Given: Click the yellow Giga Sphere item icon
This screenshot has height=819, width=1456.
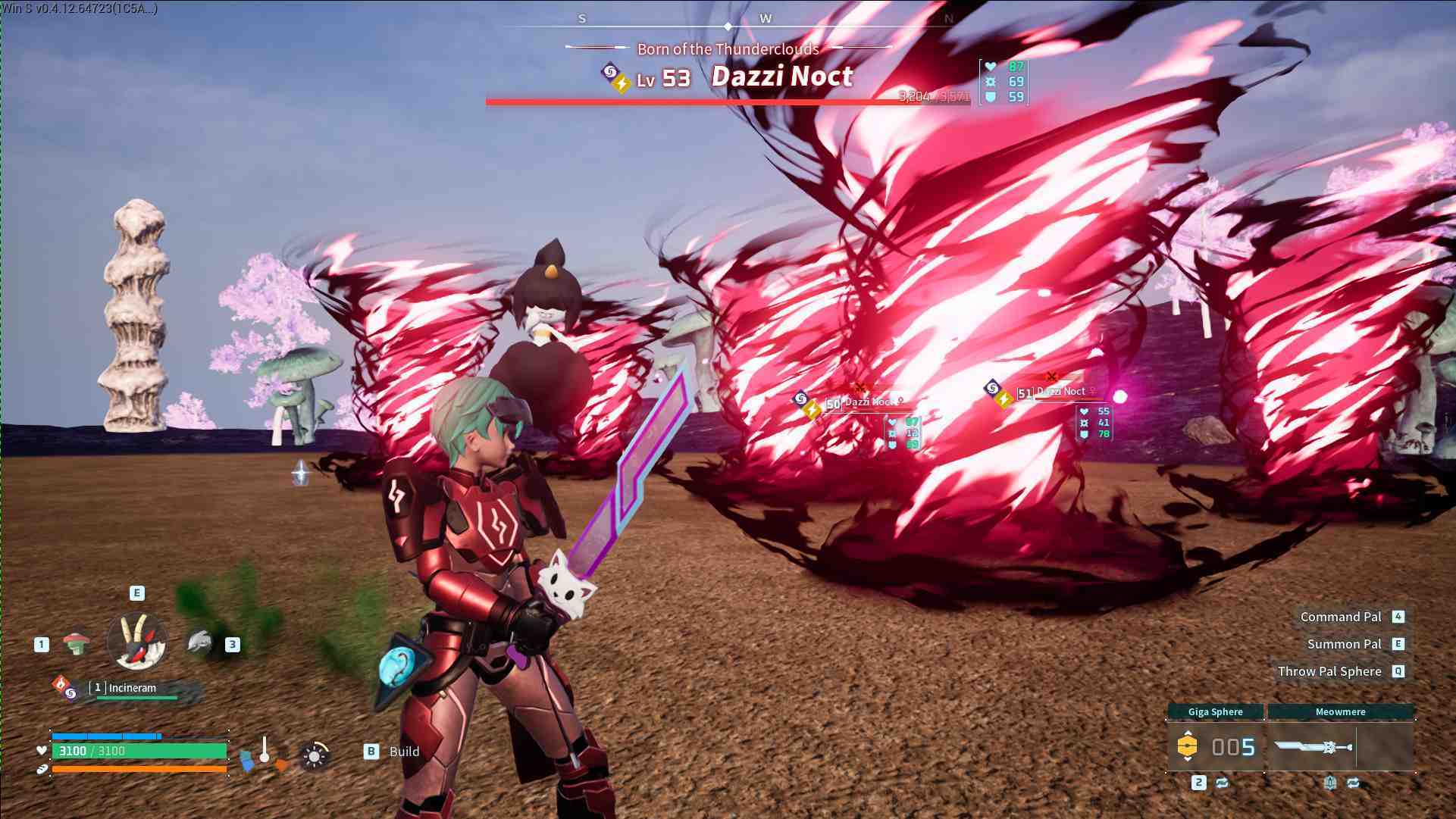Looking at the screenshot, I should tap(1187, 746).
